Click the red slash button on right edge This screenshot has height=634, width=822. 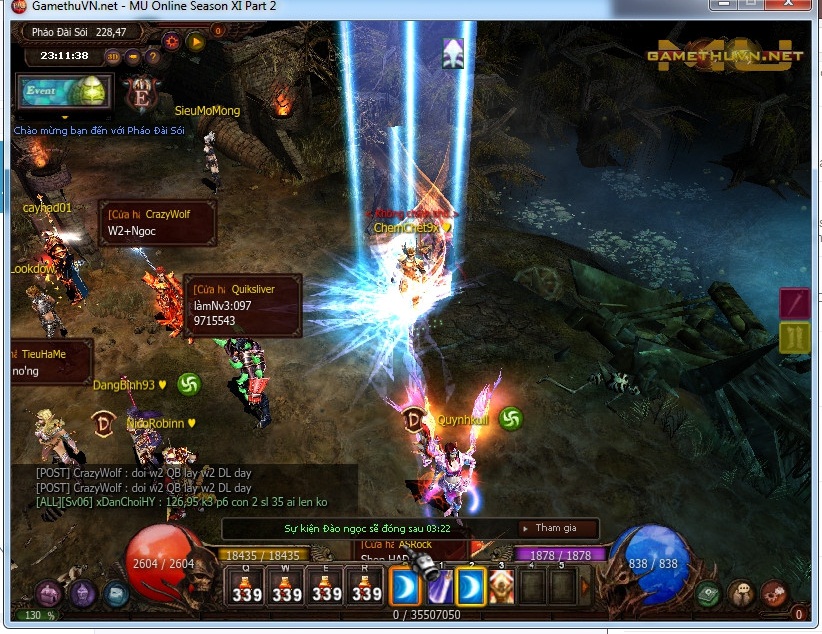point(795,302)
